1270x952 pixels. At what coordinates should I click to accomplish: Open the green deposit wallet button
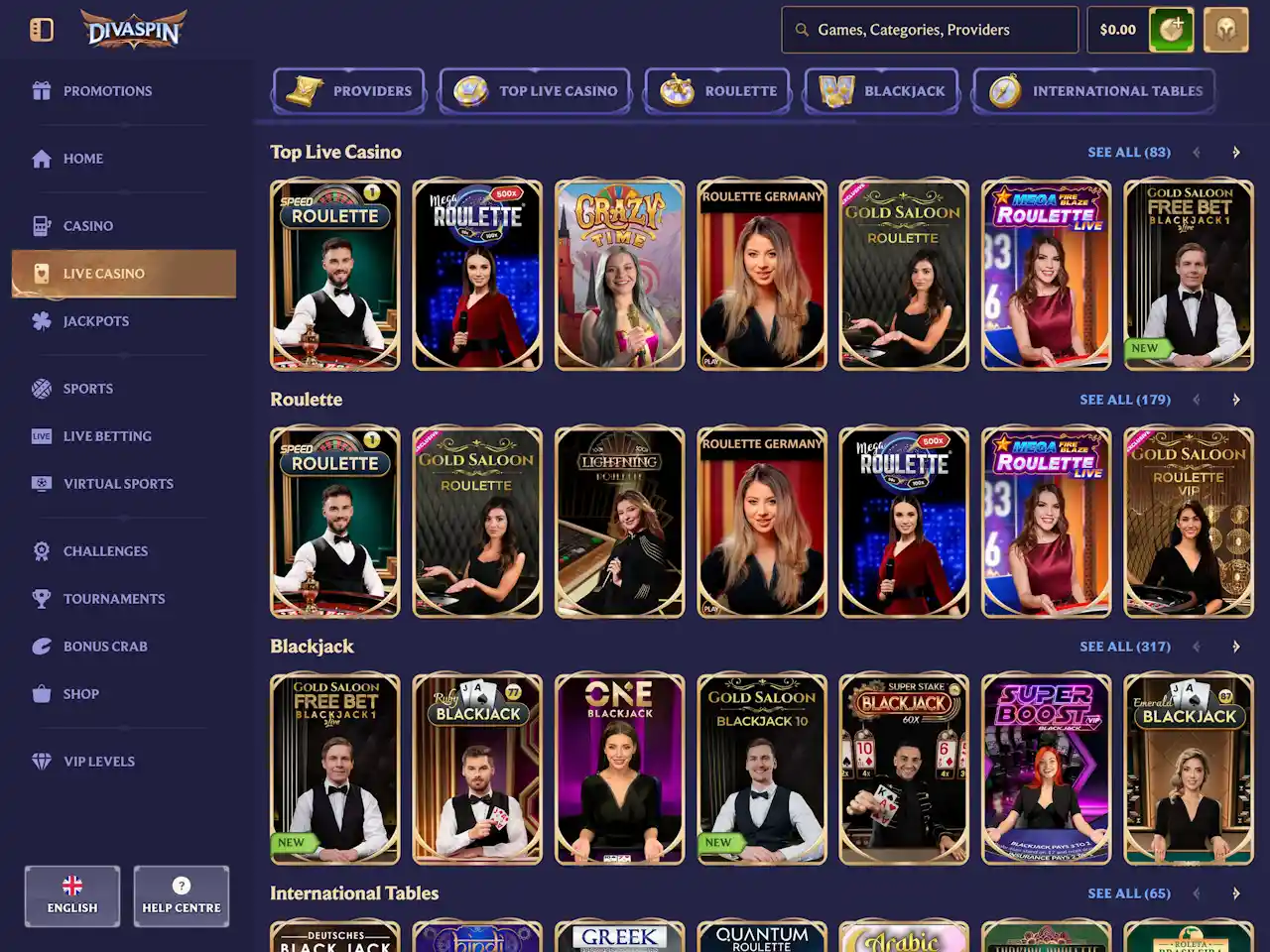click(1171, 30)
